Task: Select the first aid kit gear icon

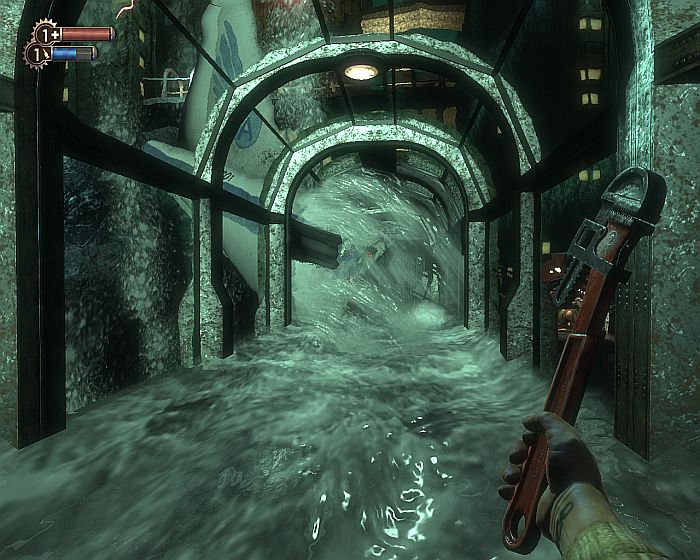Action: click(x=46, y=33)
